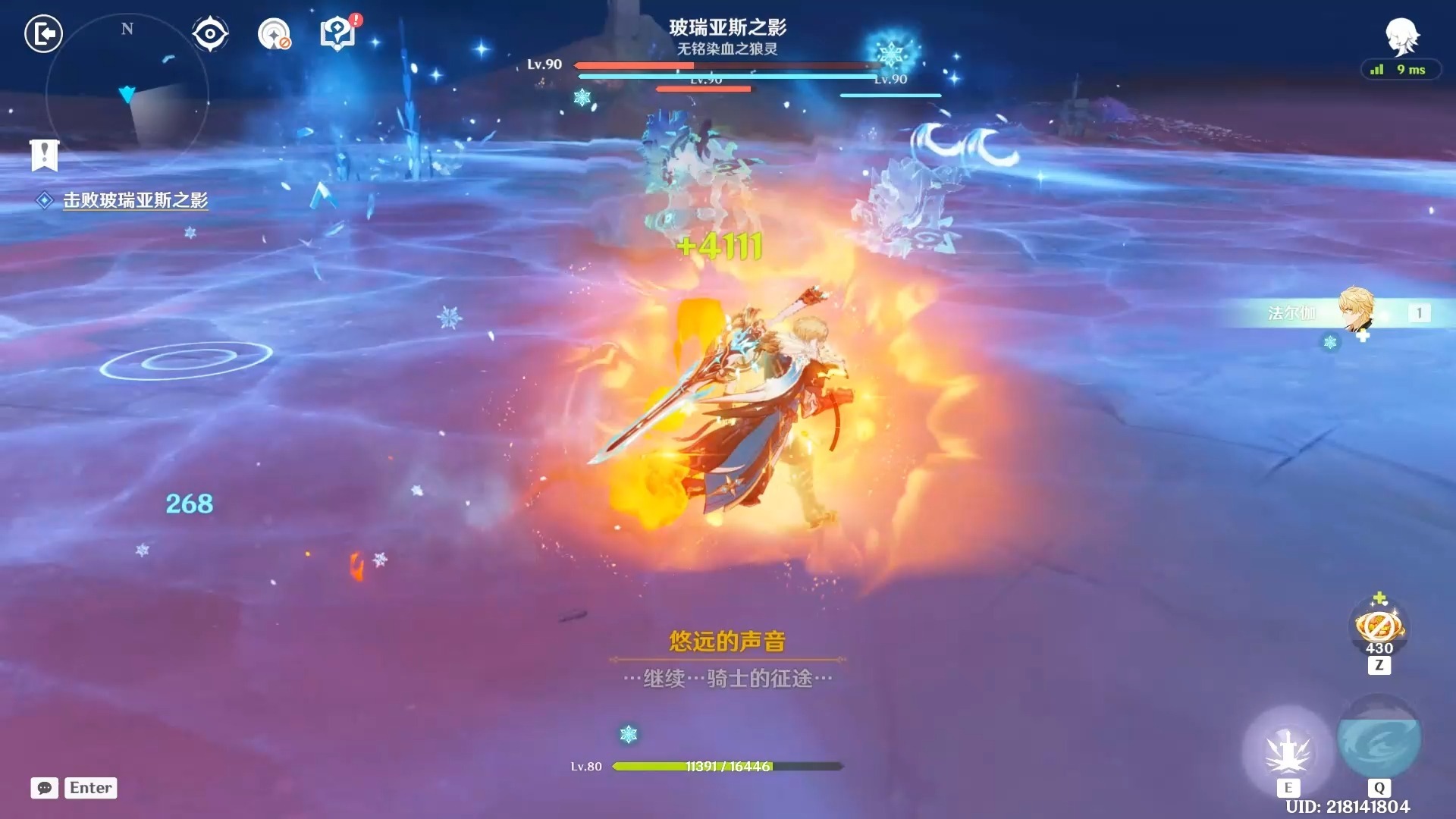Click the retreat/exit icon beside the minimap
The height and width of the screenshot is (819, 1456).
[x=43, y=34]
